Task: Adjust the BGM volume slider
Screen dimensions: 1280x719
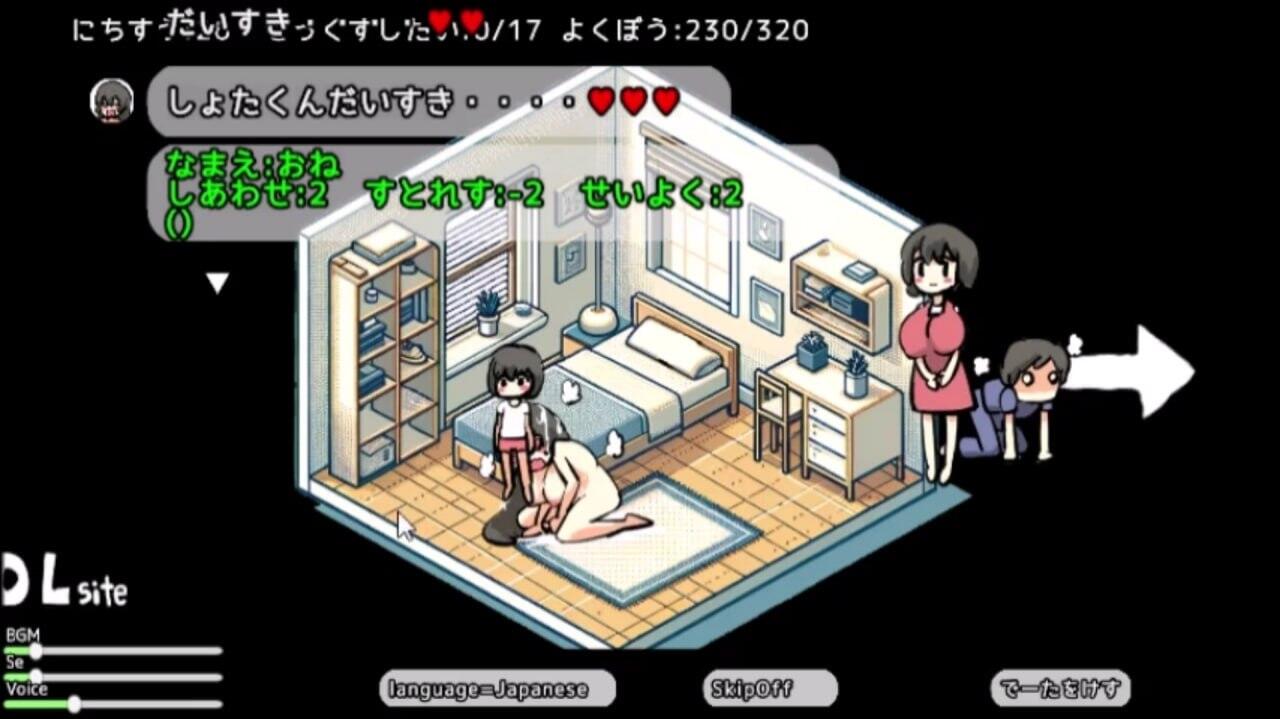Action: coord(36,651)
